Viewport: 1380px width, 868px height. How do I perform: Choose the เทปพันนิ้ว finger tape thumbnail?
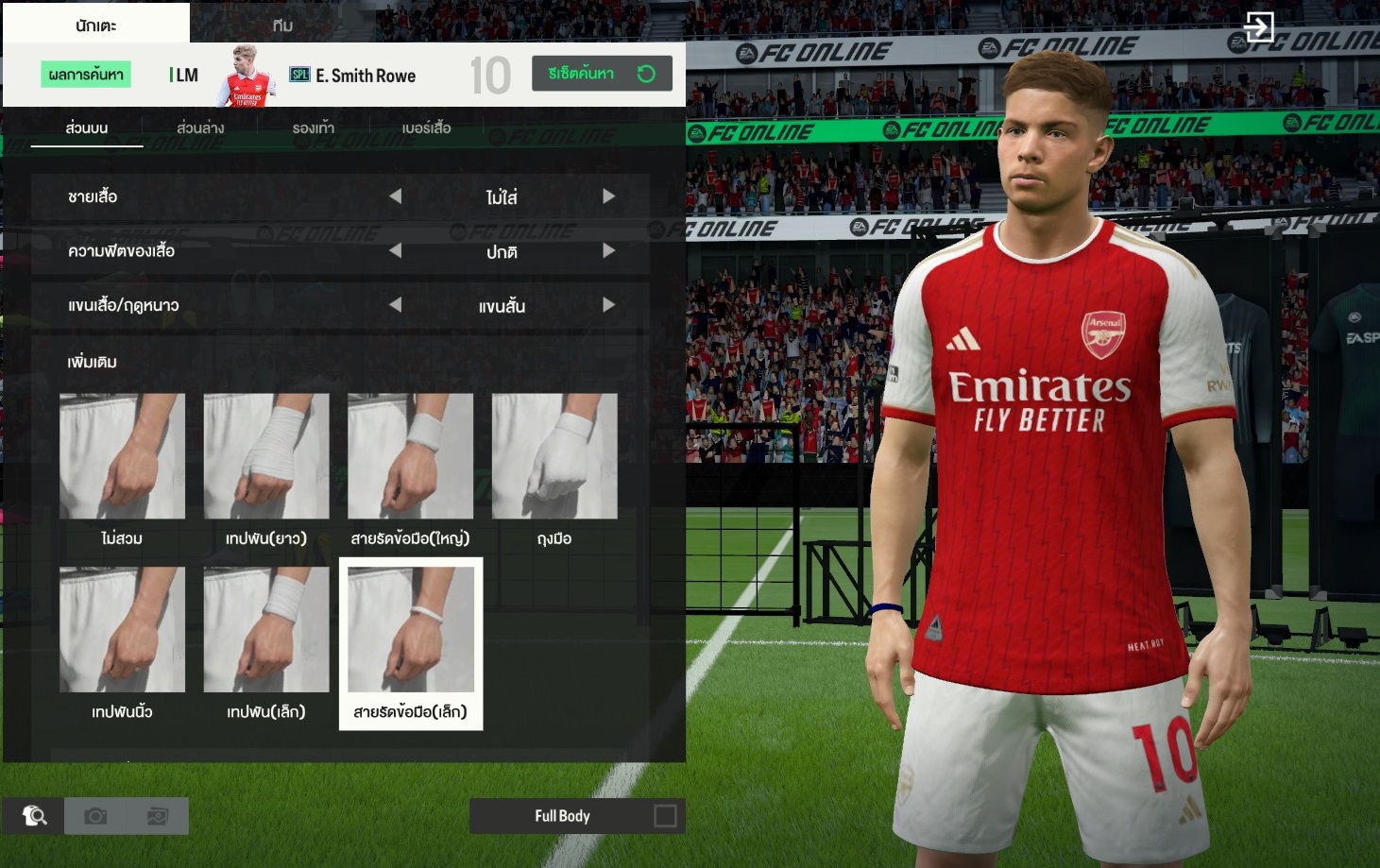point(122,630)
